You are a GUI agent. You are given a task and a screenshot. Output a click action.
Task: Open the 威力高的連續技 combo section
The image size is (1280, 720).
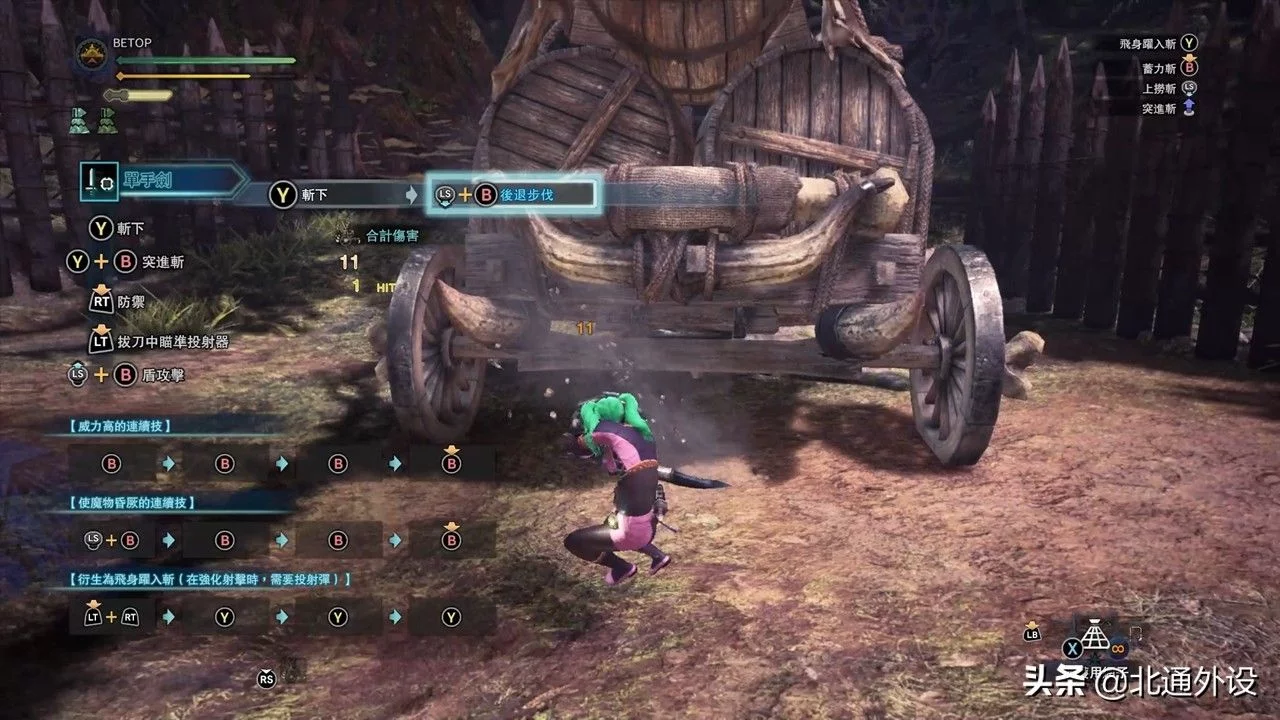(x=120, y=426)
